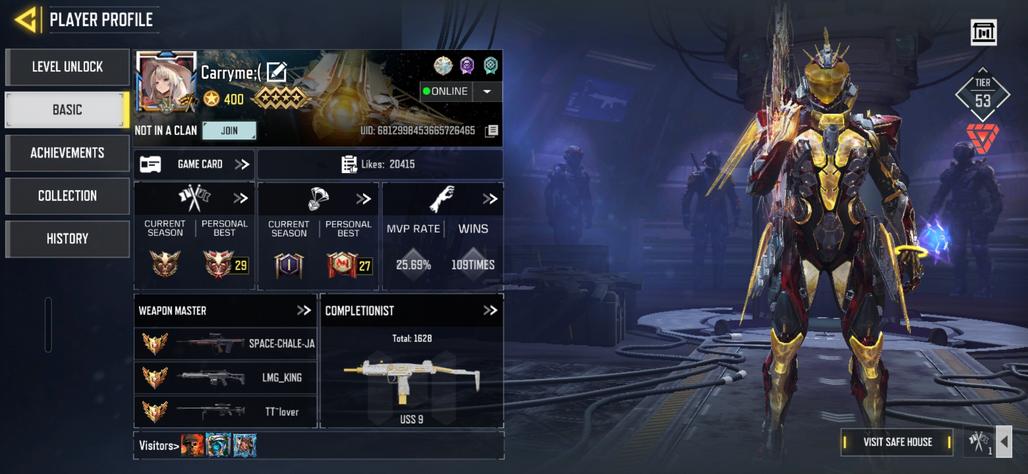Screen dimensions: 1028x474
Task: Select the LMG_KING weapon master row
Action: (225, 378)
